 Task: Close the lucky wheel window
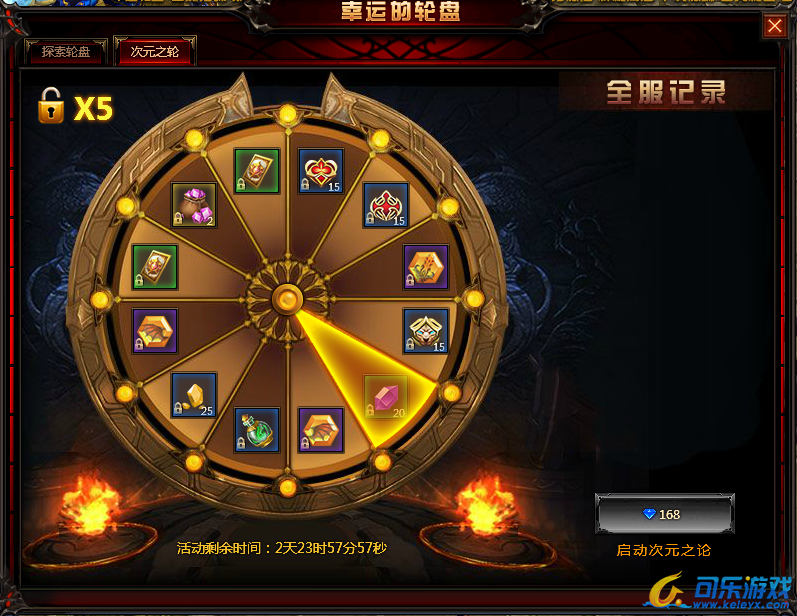click(774, 27)
